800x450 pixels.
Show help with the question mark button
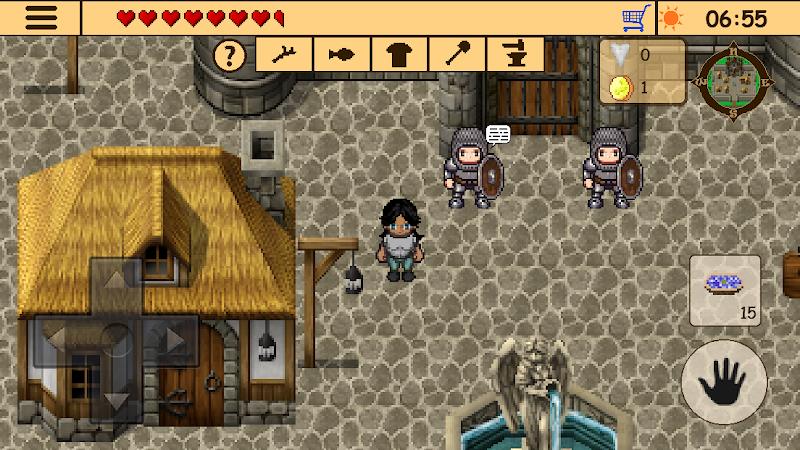tap(231, 55)
